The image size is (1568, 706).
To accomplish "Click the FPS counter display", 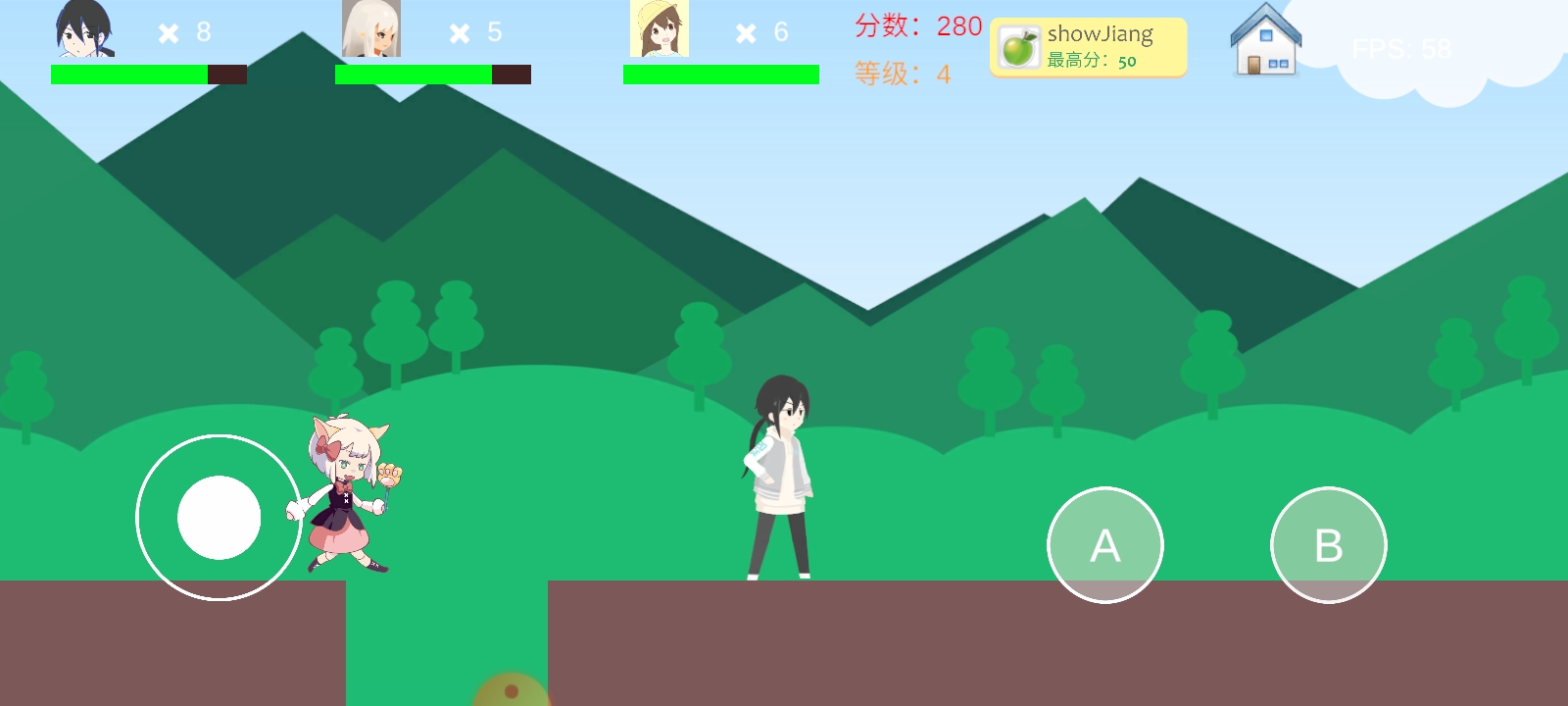I will point(1403,47).
